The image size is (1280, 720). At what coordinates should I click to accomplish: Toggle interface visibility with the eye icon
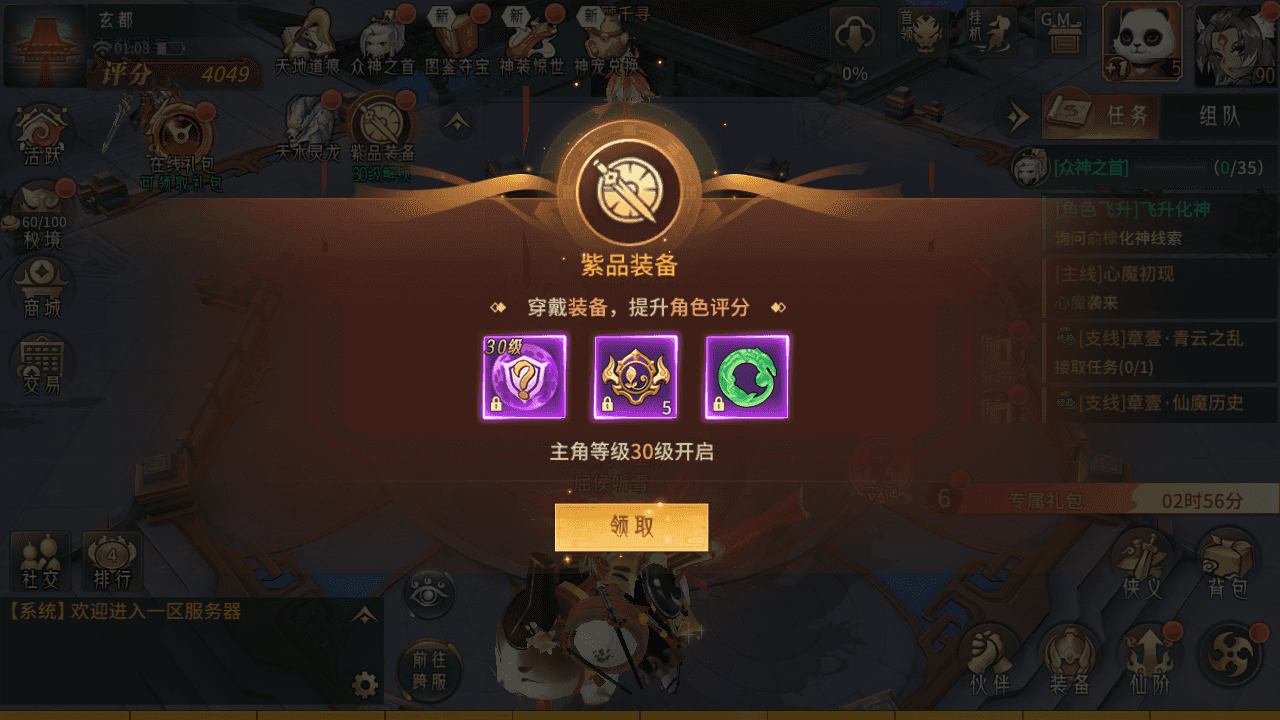pos(428,592)
